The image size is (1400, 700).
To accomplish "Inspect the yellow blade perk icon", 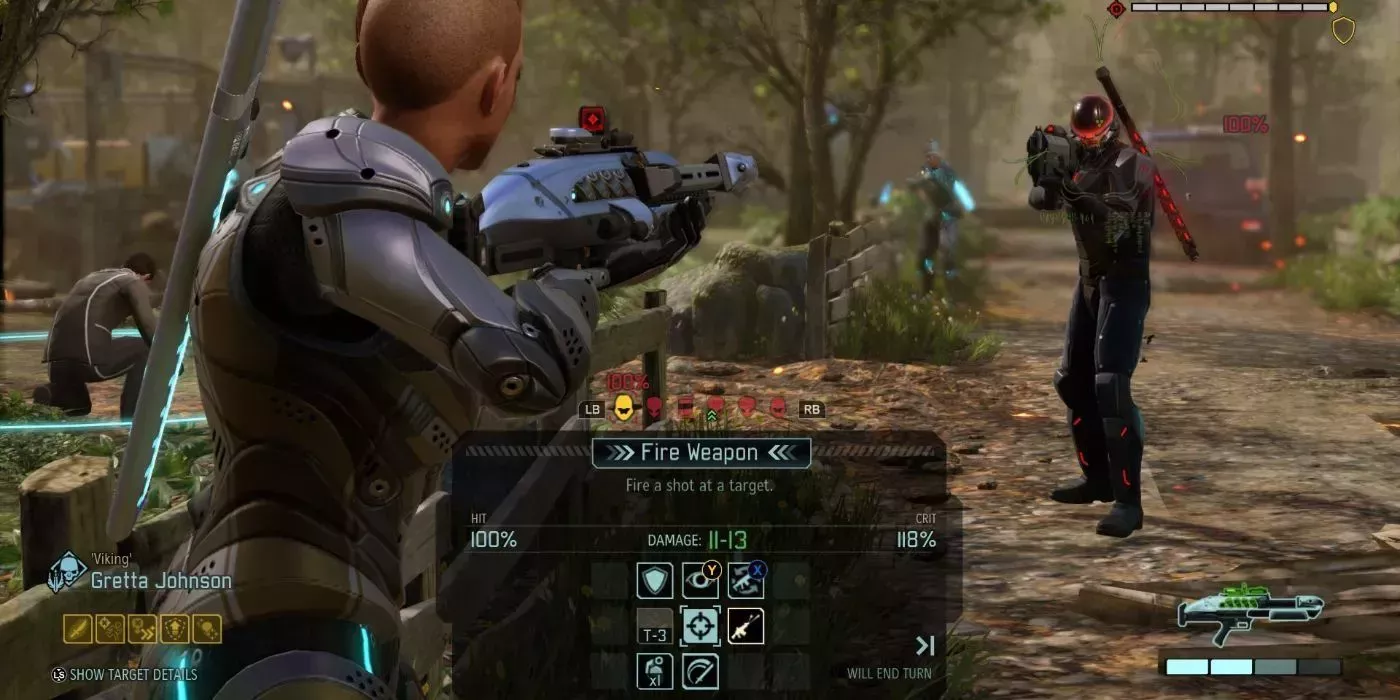I will [x=78, y=628].
